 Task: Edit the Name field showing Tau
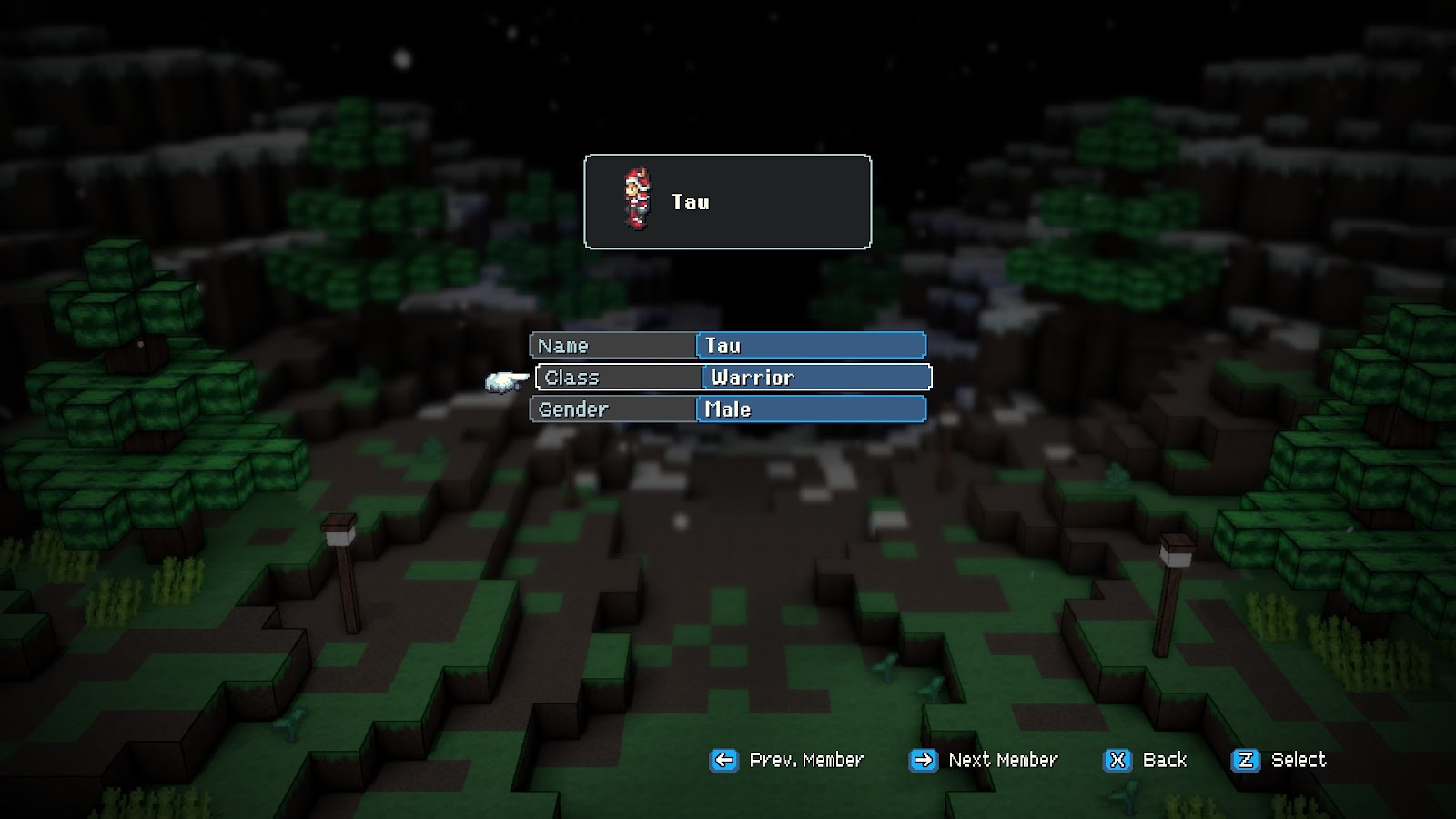click(x=810, y=346)
